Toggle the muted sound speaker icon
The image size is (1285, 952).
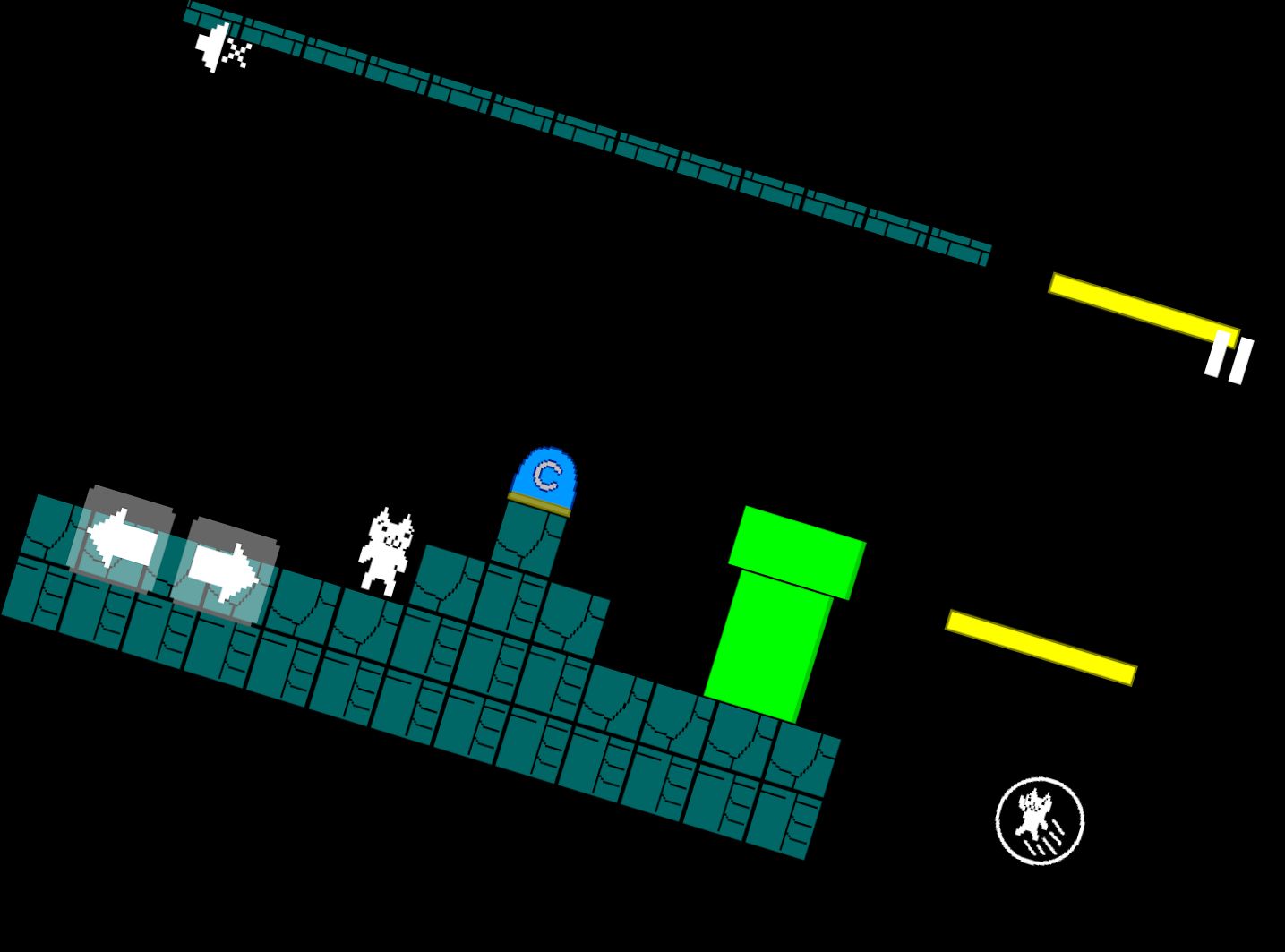point(222,47)
